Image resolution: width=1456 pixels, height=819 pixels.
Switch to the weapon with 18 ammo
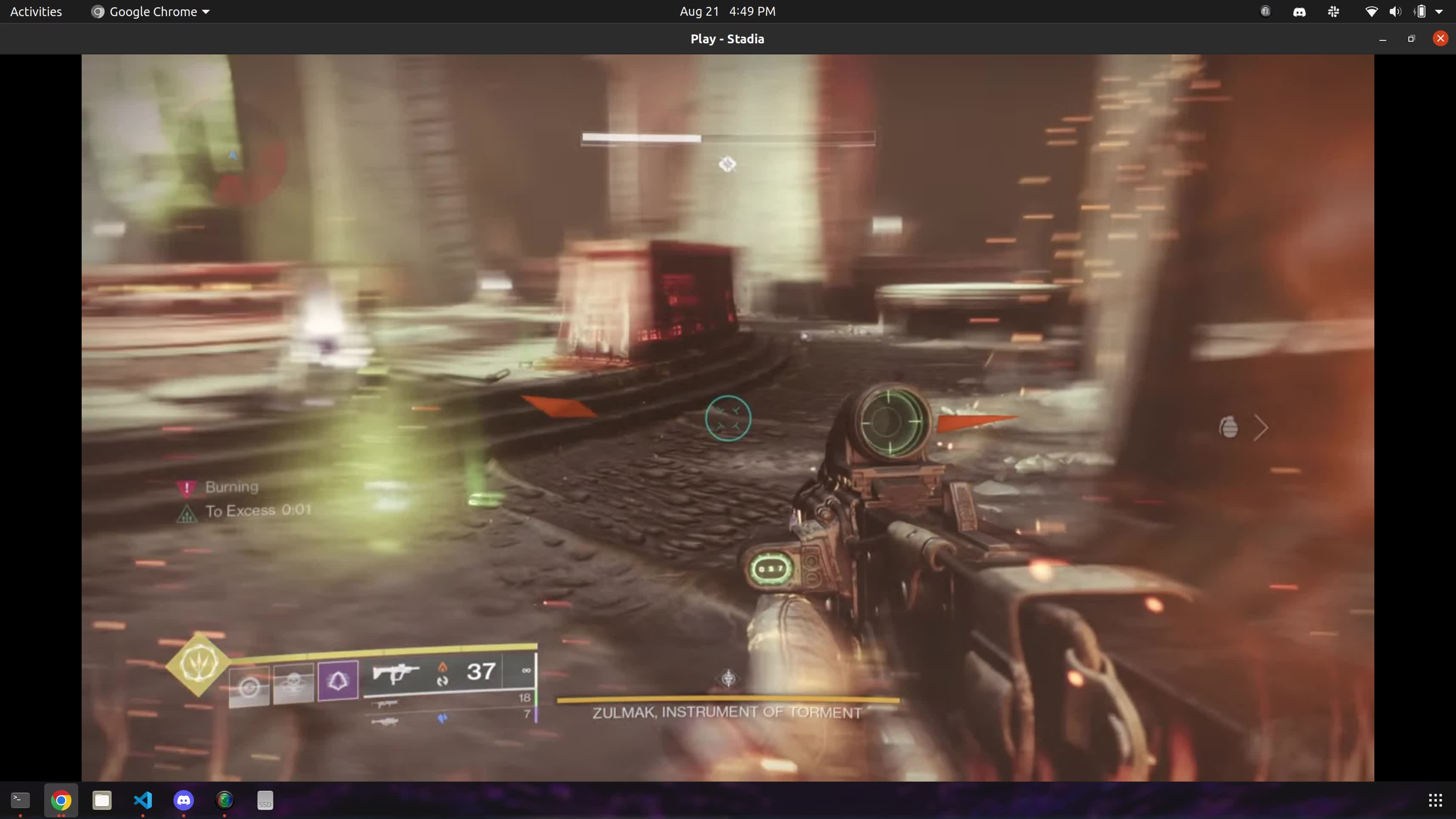(x=387, y=704)
